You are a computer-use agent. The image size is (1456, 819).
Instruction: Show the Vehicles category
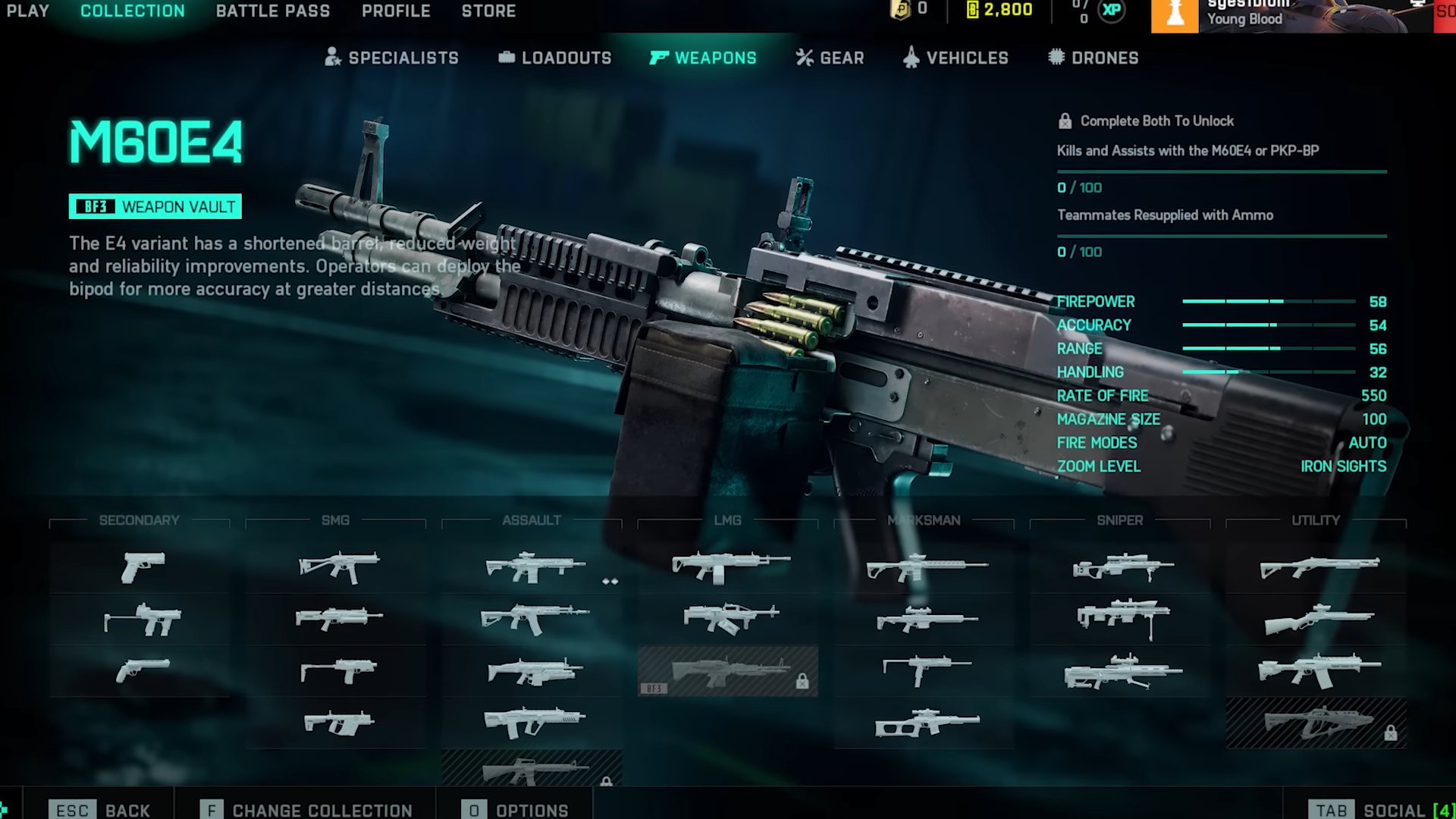tap(956, 58)
